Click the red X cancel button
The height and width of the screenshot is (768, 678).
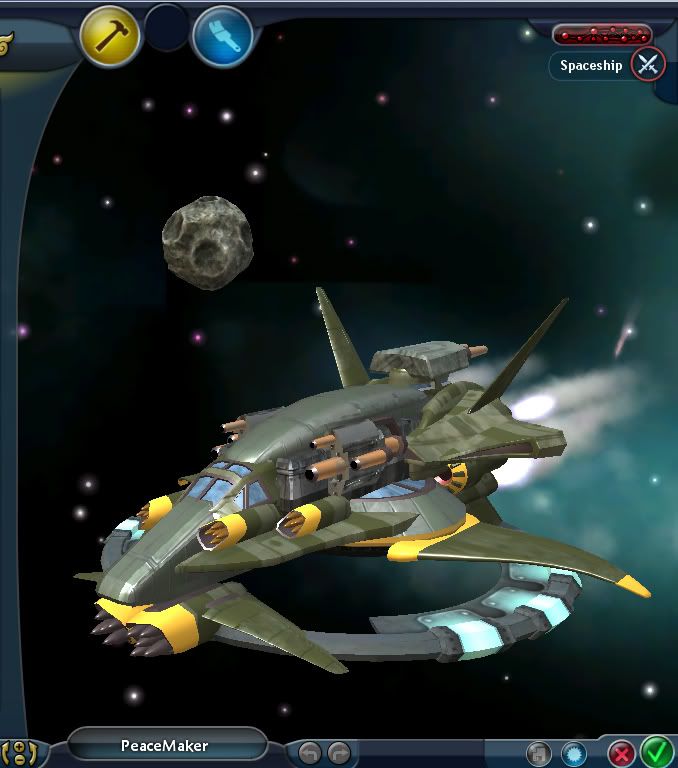622,752
